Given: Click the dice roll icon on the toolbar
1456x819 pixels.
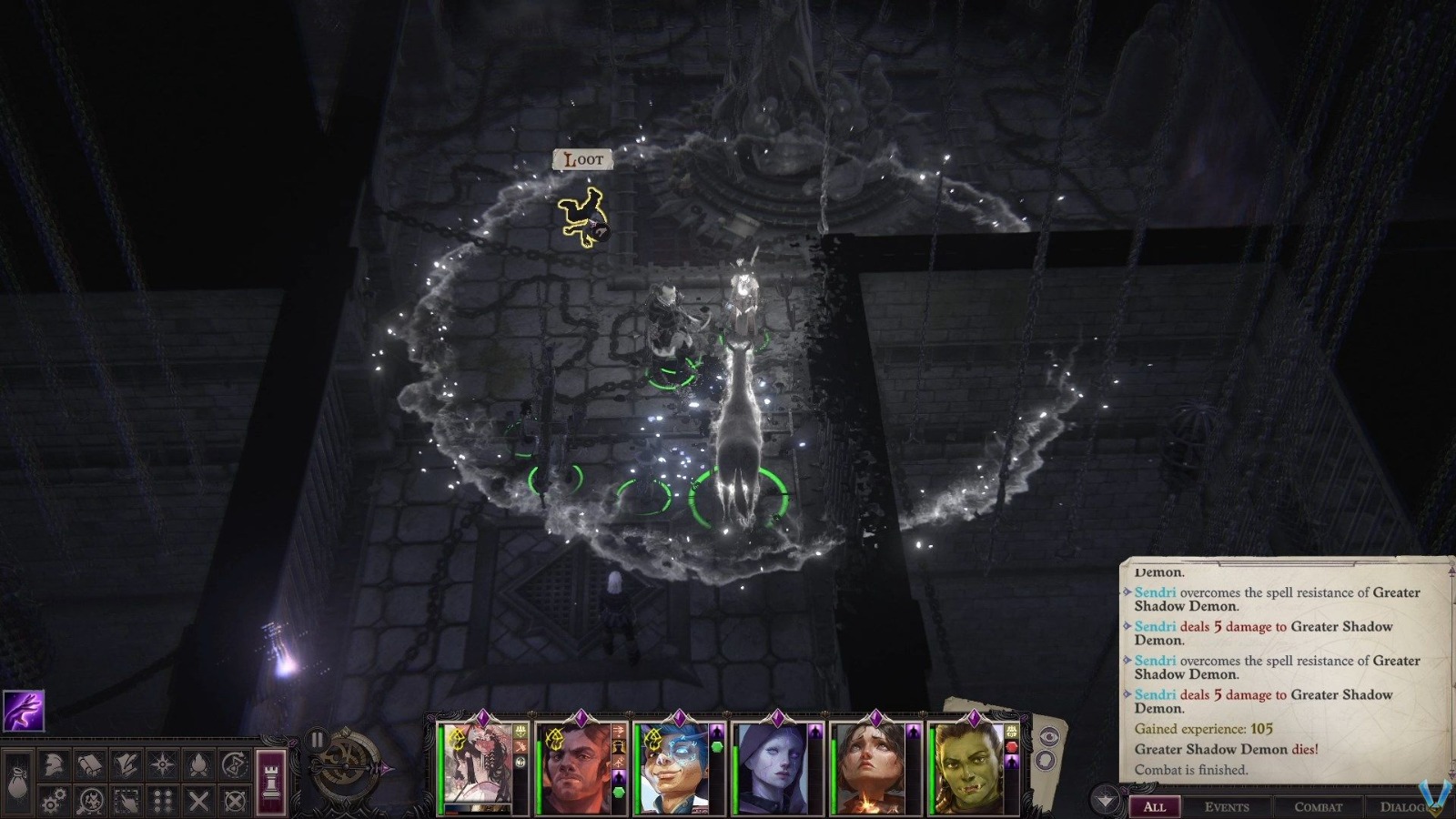Looking at the screenshot, I should click(163, 801).
